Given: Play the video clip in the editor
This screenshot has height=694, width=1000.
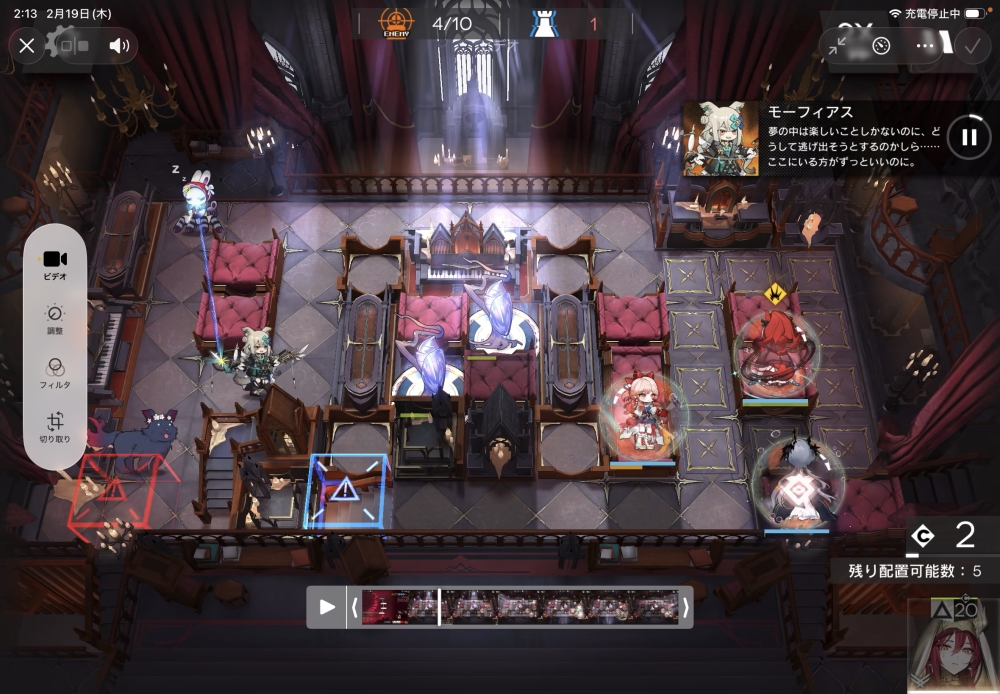Looking at the screenshot, I should (327, 606).
